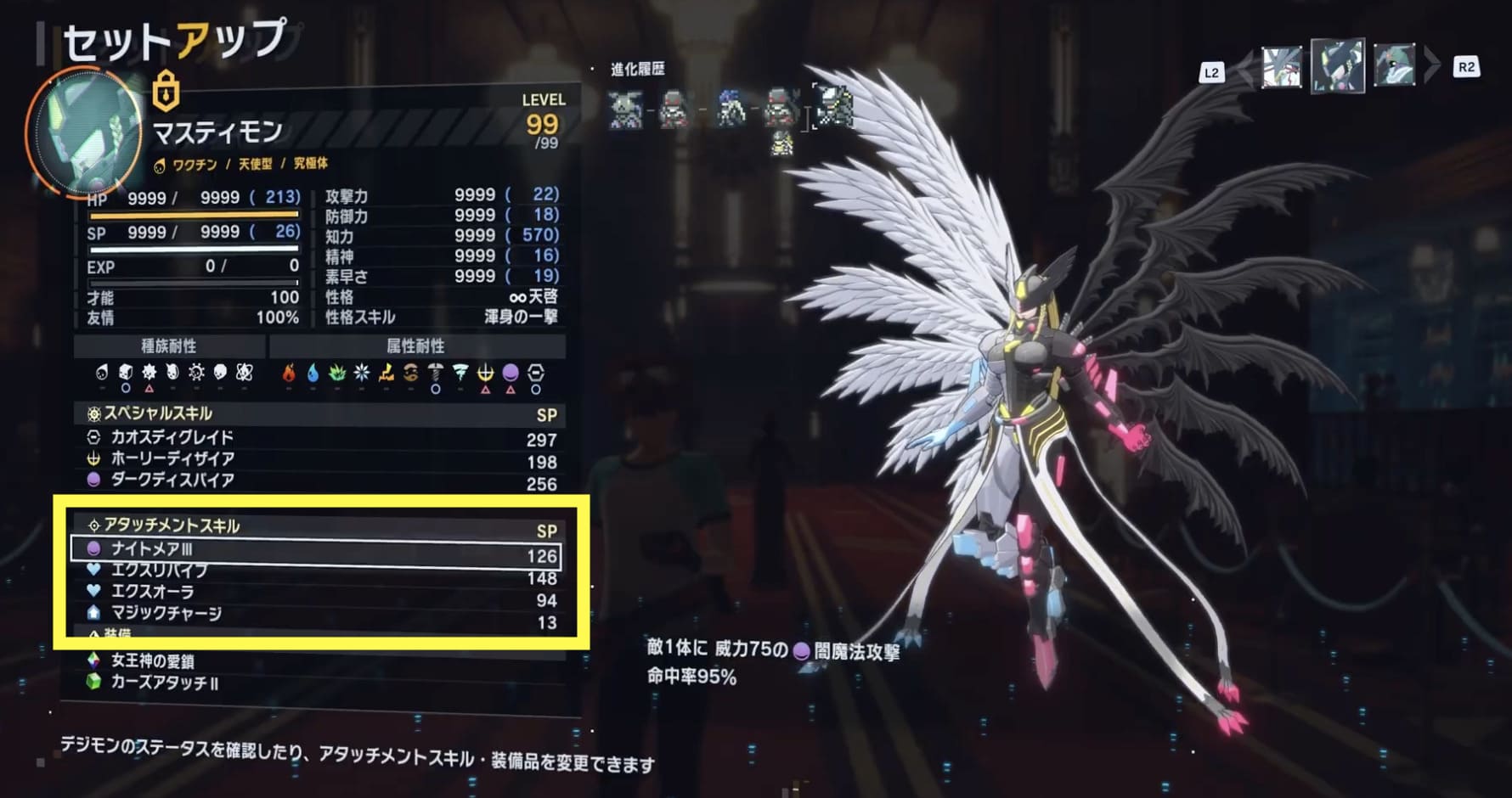
Task: Choose the カーズアタッチII equipment row
Action: pyautogui.click(x=314, y=683)
